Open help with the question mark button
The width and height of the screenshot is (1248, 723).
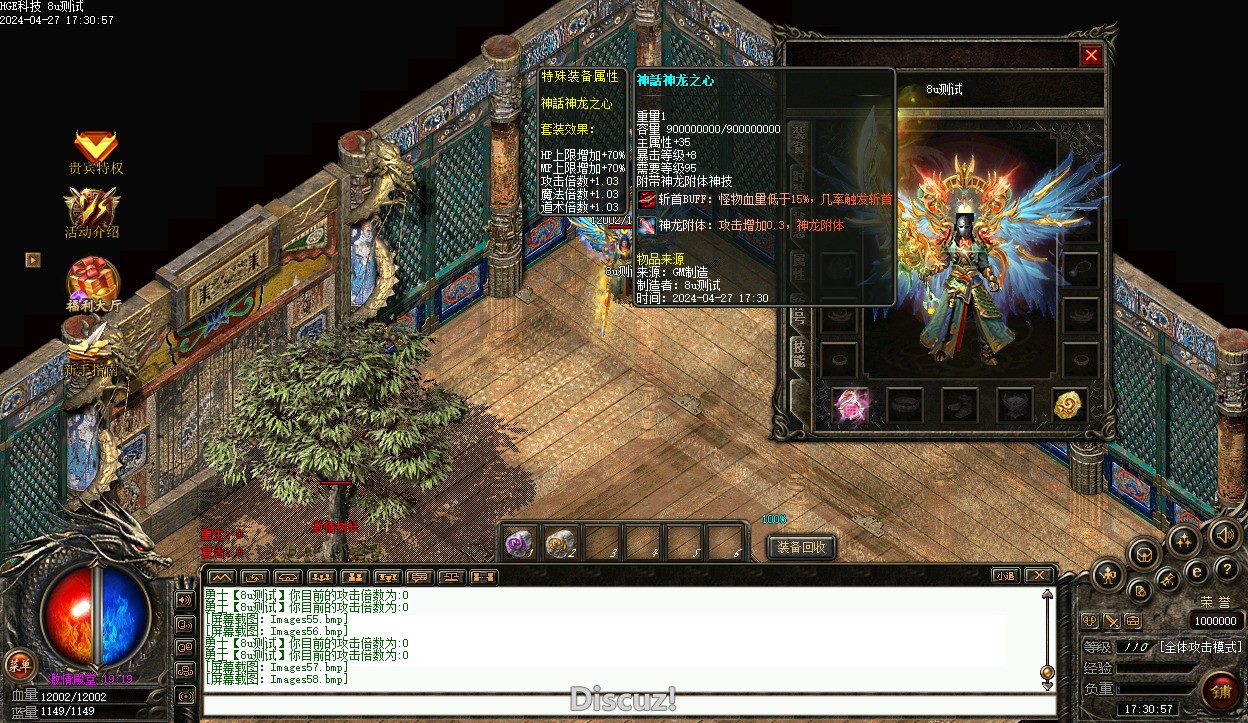1227,569
